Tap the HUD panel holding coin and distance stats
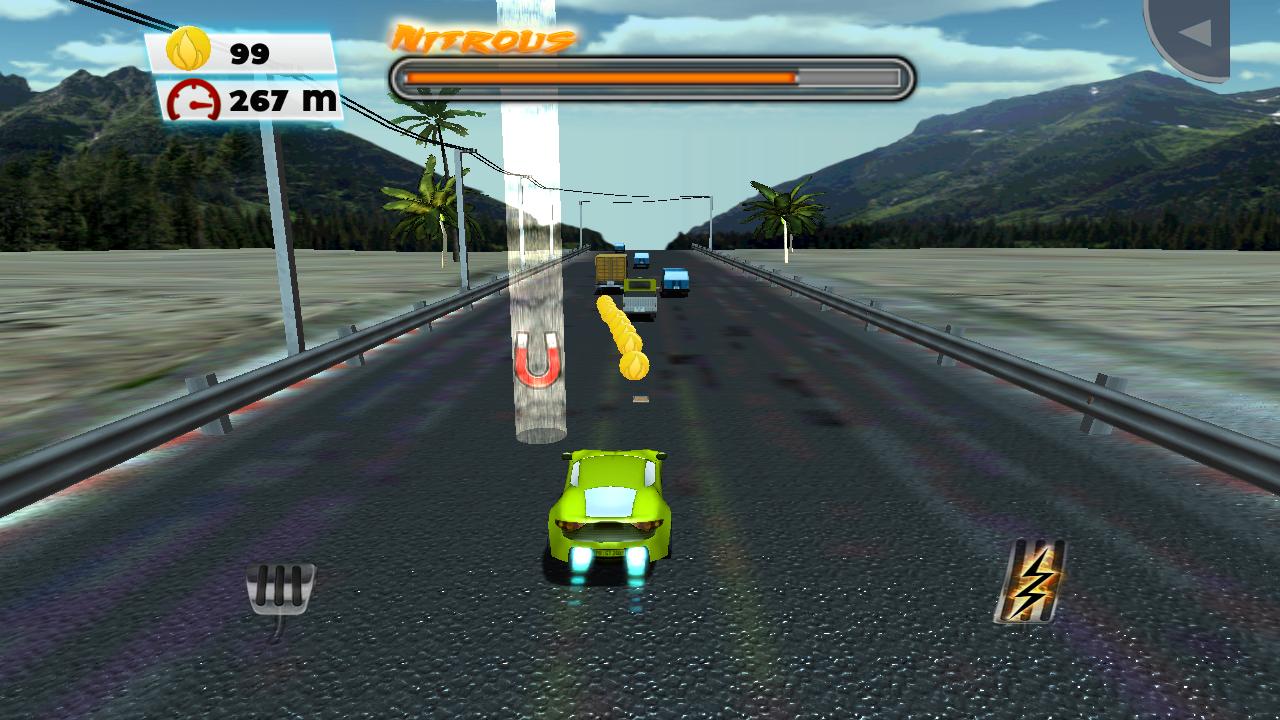 coord(245,75)
